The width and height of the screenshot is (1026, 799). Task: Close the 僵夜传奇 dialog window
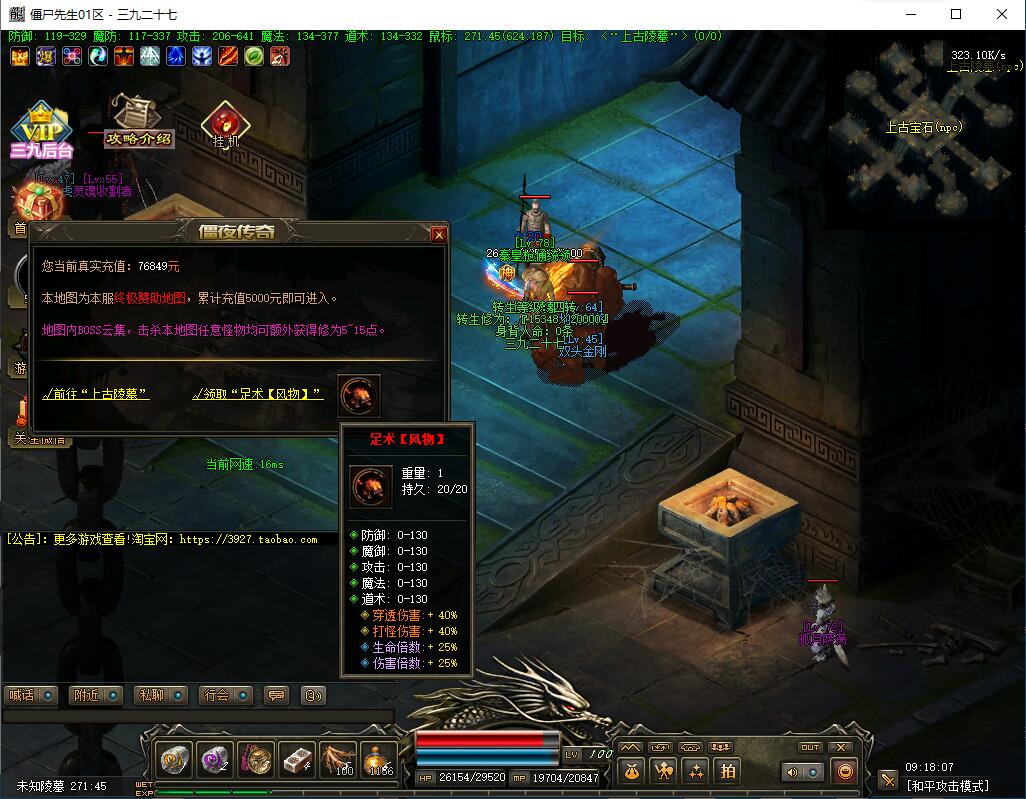click(x=438, y=234)
